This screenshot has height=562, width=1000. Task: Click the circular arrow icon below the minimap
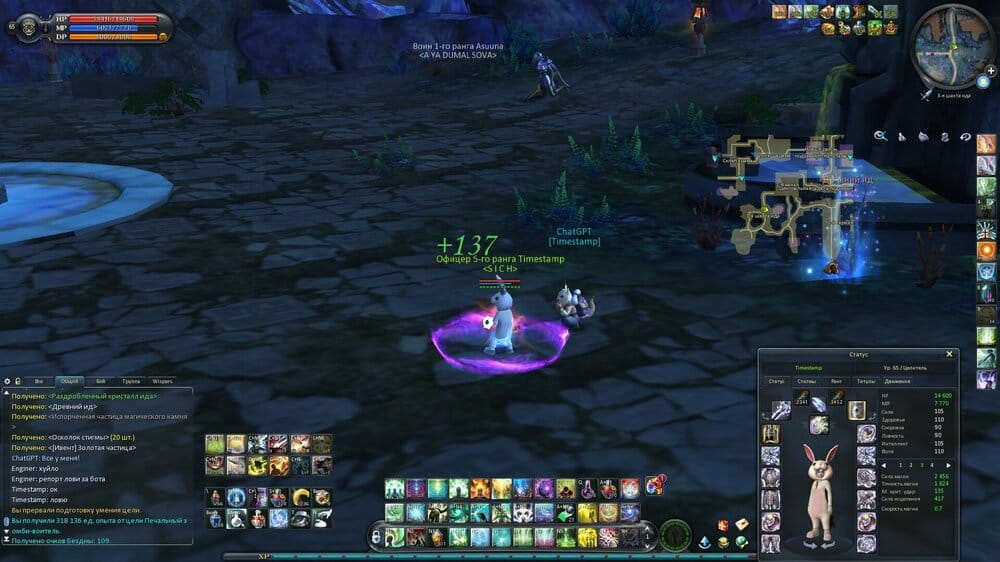(965, 136)
